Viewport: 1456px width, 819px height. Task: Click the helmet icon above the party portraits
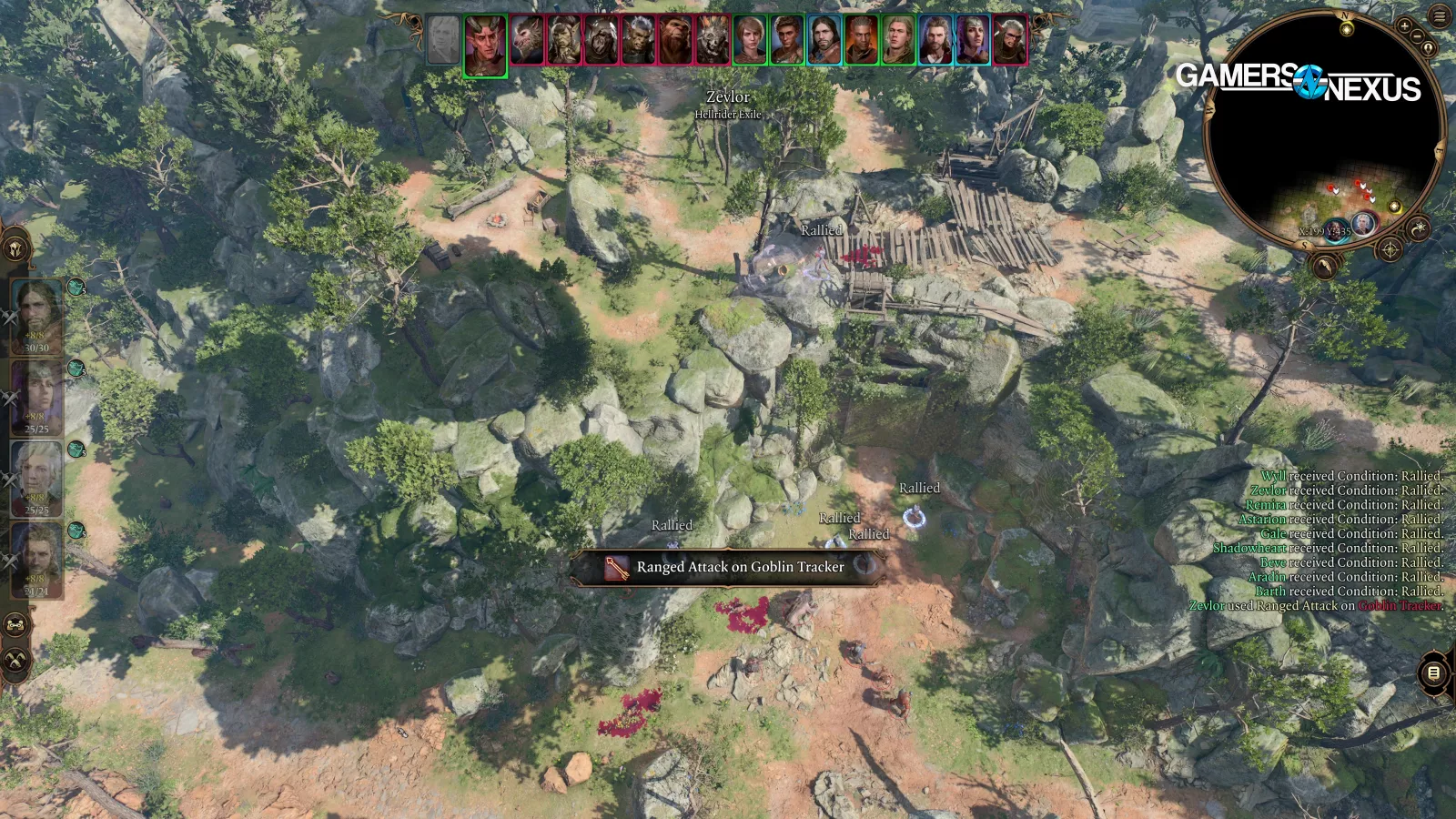15,248
